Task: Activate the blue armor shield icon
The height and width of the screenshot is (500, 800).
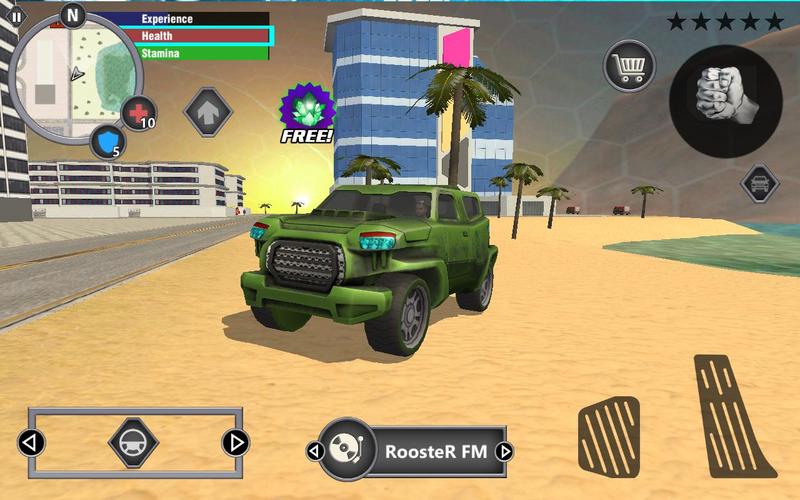Action: 107,141
